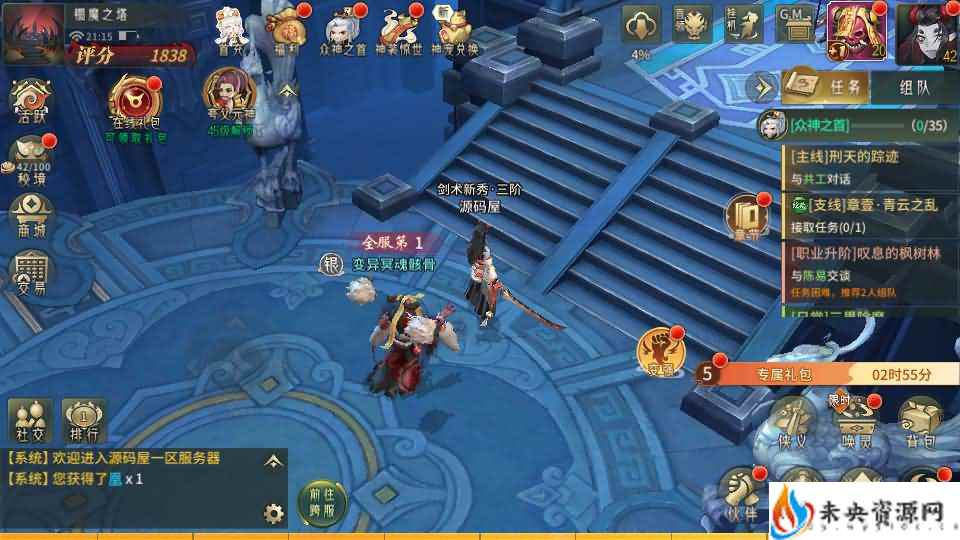The image size is (960, 540).
Task: Open the 背包 backpack
Action: coord(919,419)
